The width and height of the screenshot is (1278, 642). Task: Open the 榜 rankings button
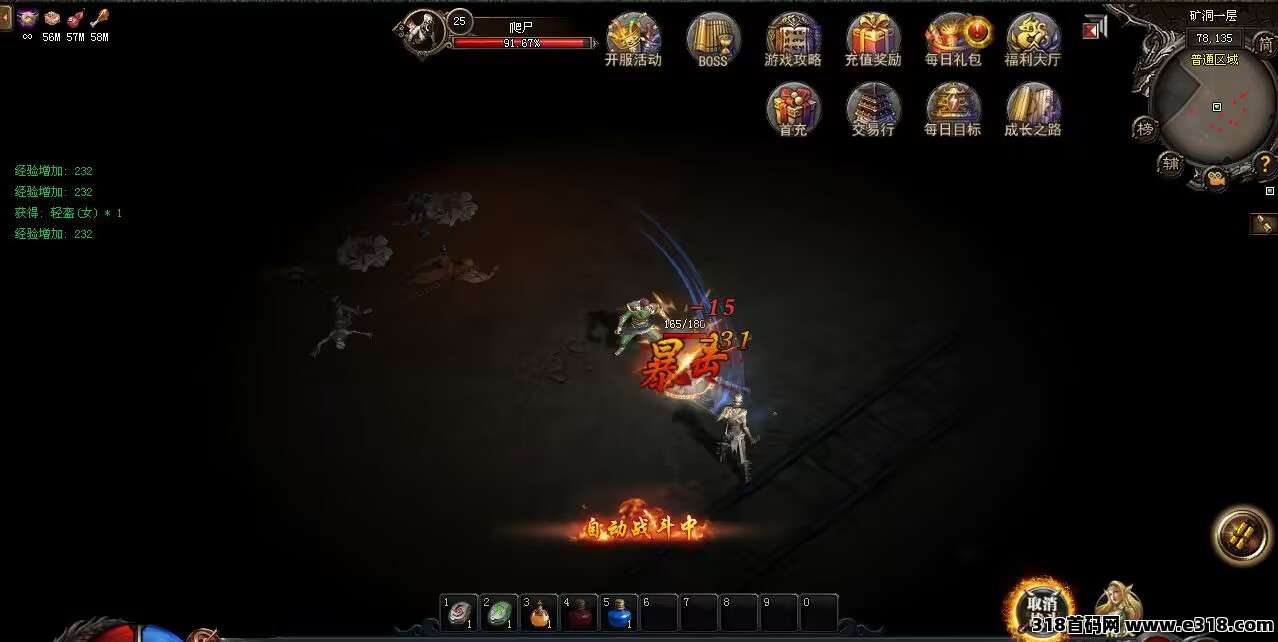point(1145,128)
